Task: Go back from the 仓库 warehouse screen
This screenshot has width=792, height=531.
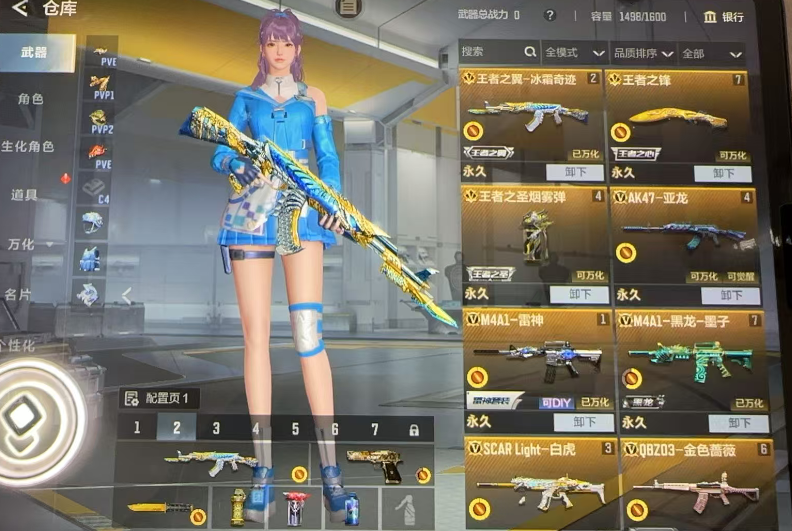Action: (19, 11)
